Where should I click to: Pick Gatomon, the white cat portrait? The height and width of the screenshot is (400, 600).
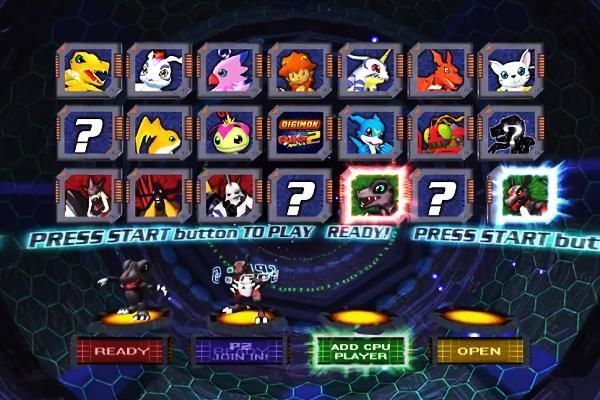pyautogui.click(x=510, y=71)
